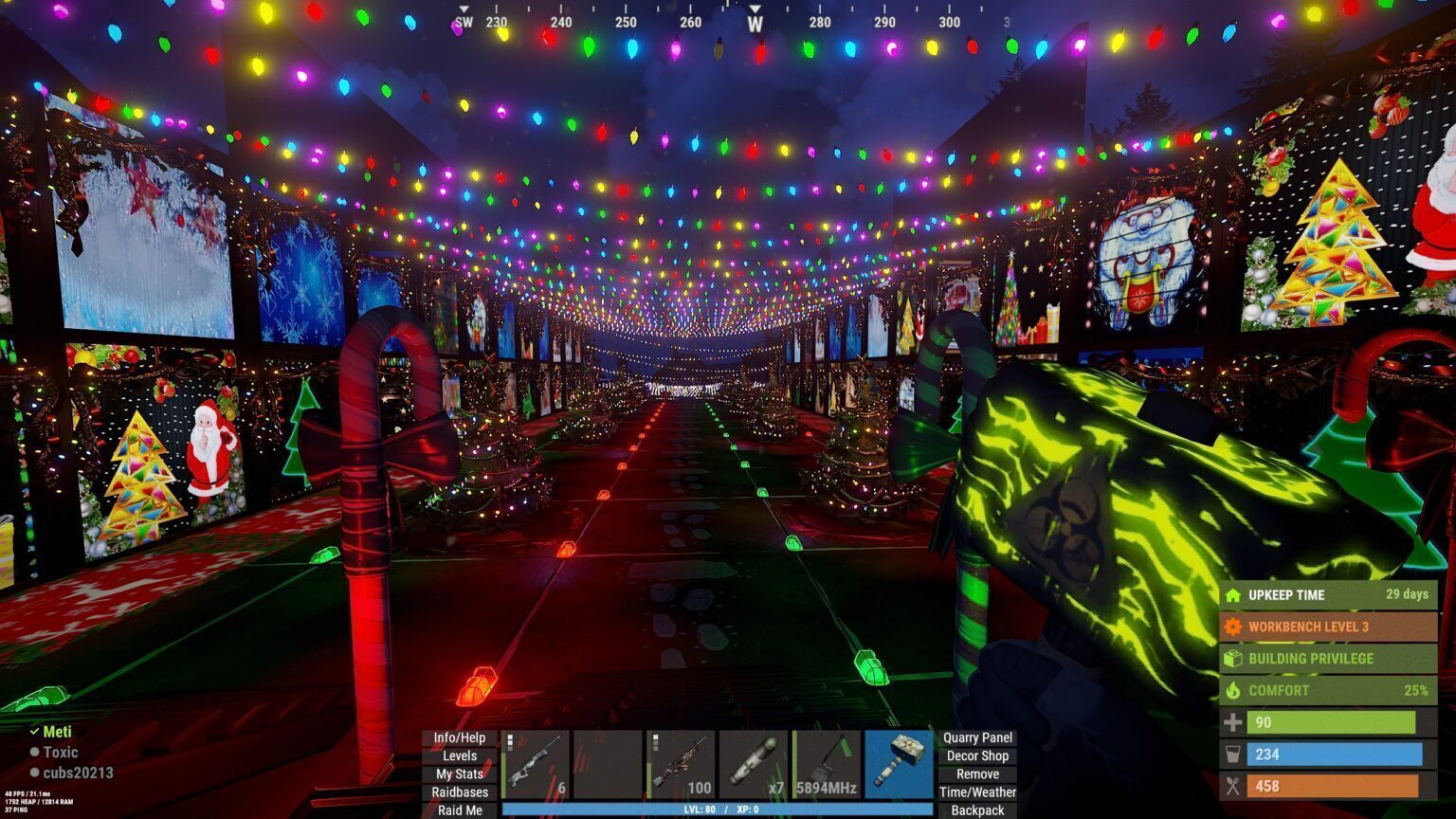1456x819 pixels.
Task: Open the Backpack menu
Action: (x=978, y=810)
